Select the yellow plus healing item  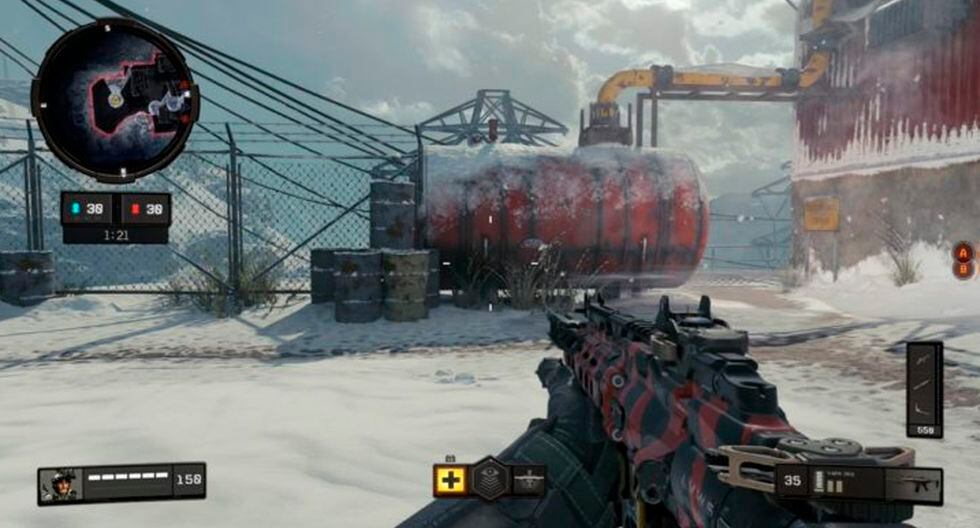point(450,480)
